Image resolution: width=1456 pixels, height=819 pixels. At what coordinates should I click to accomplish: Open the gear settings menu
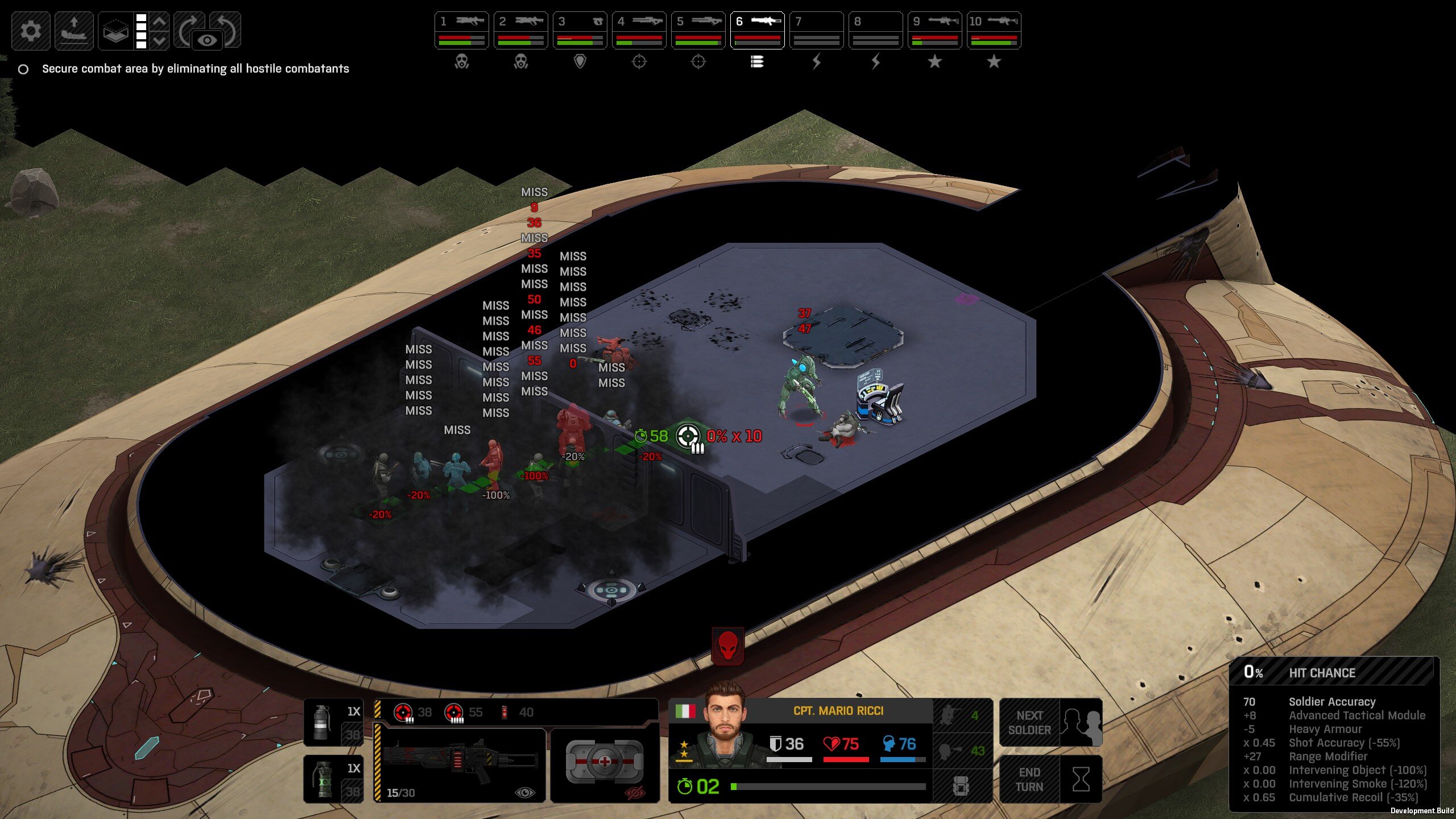tap(31, 31)
